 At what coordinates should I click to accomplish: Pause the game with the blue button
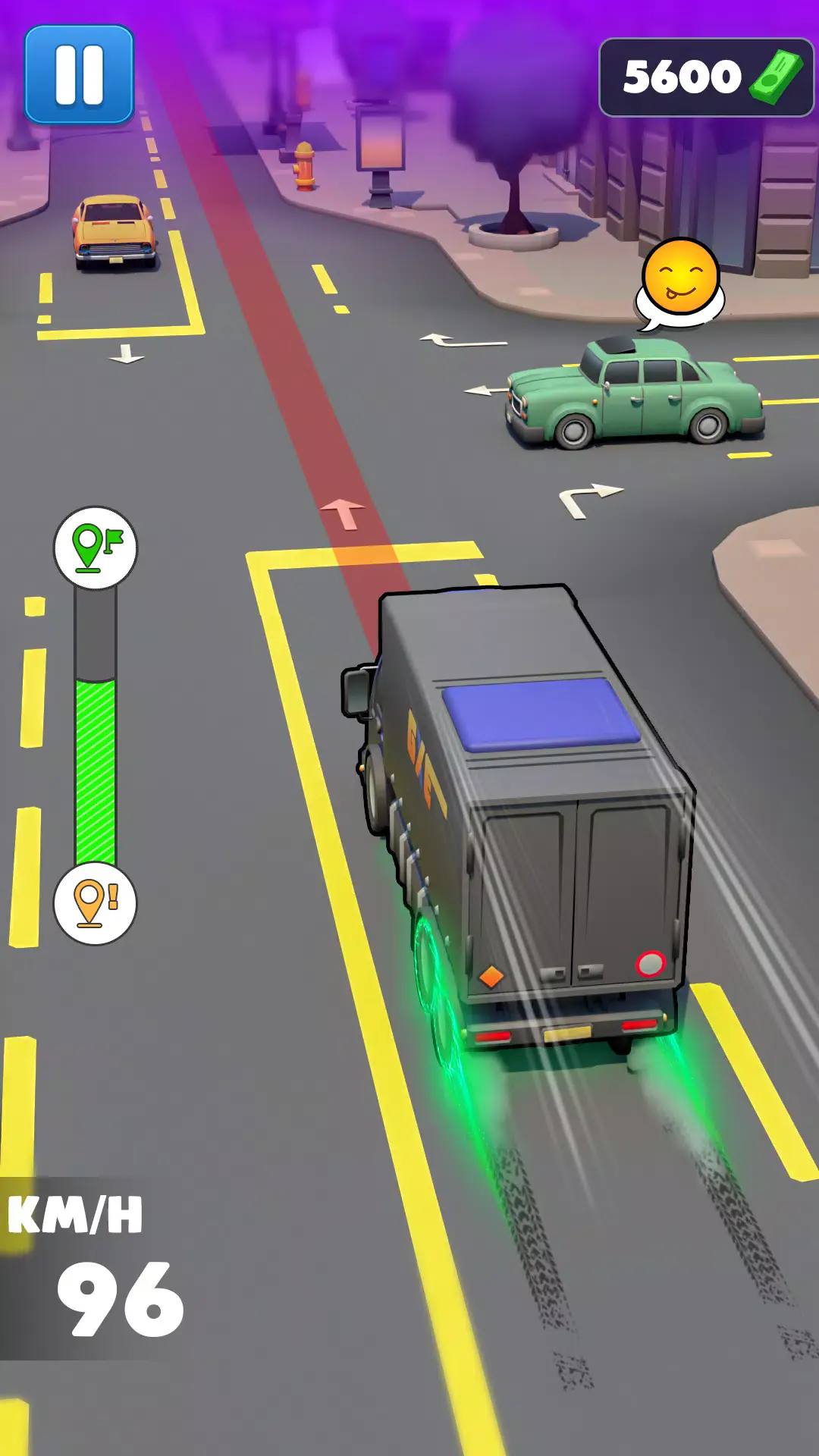point(79,74)
